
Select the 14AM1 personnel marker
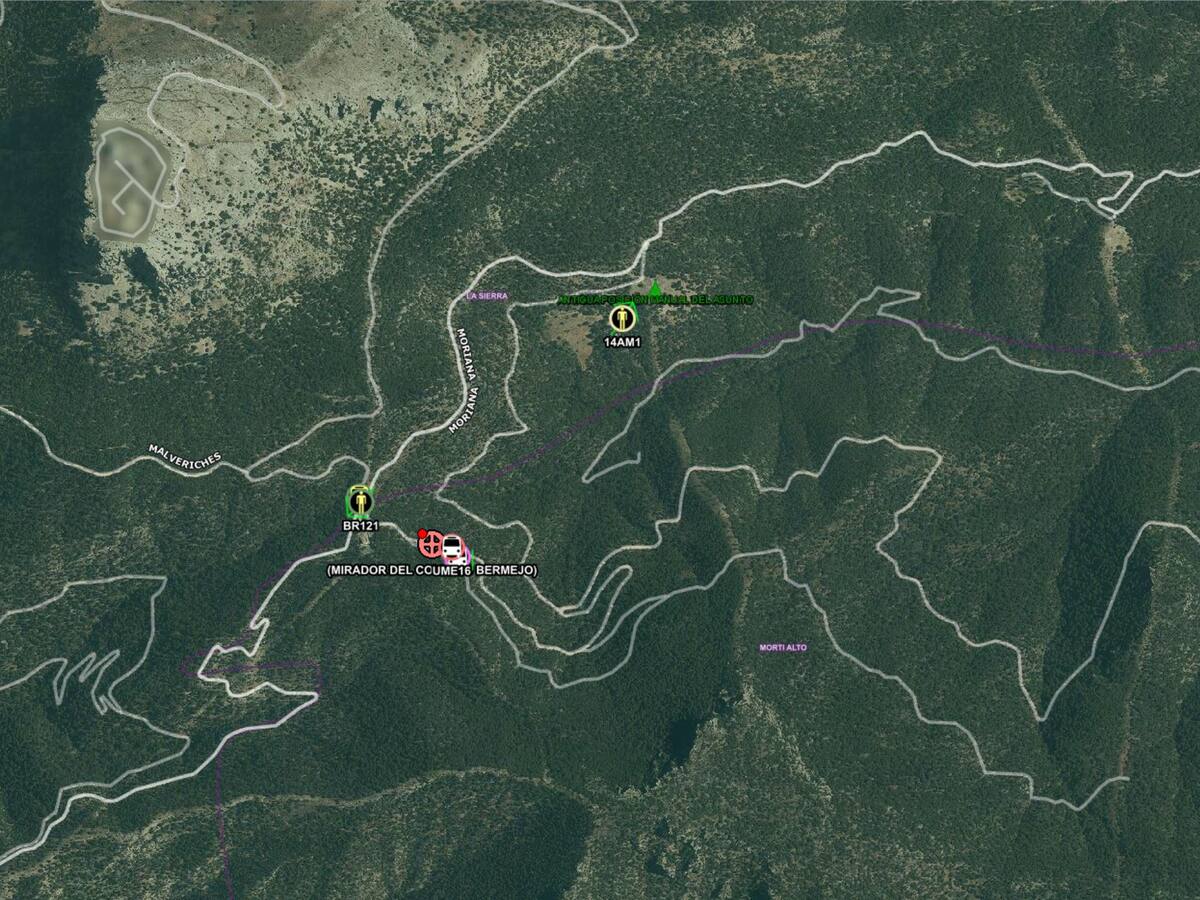point(623,319)
